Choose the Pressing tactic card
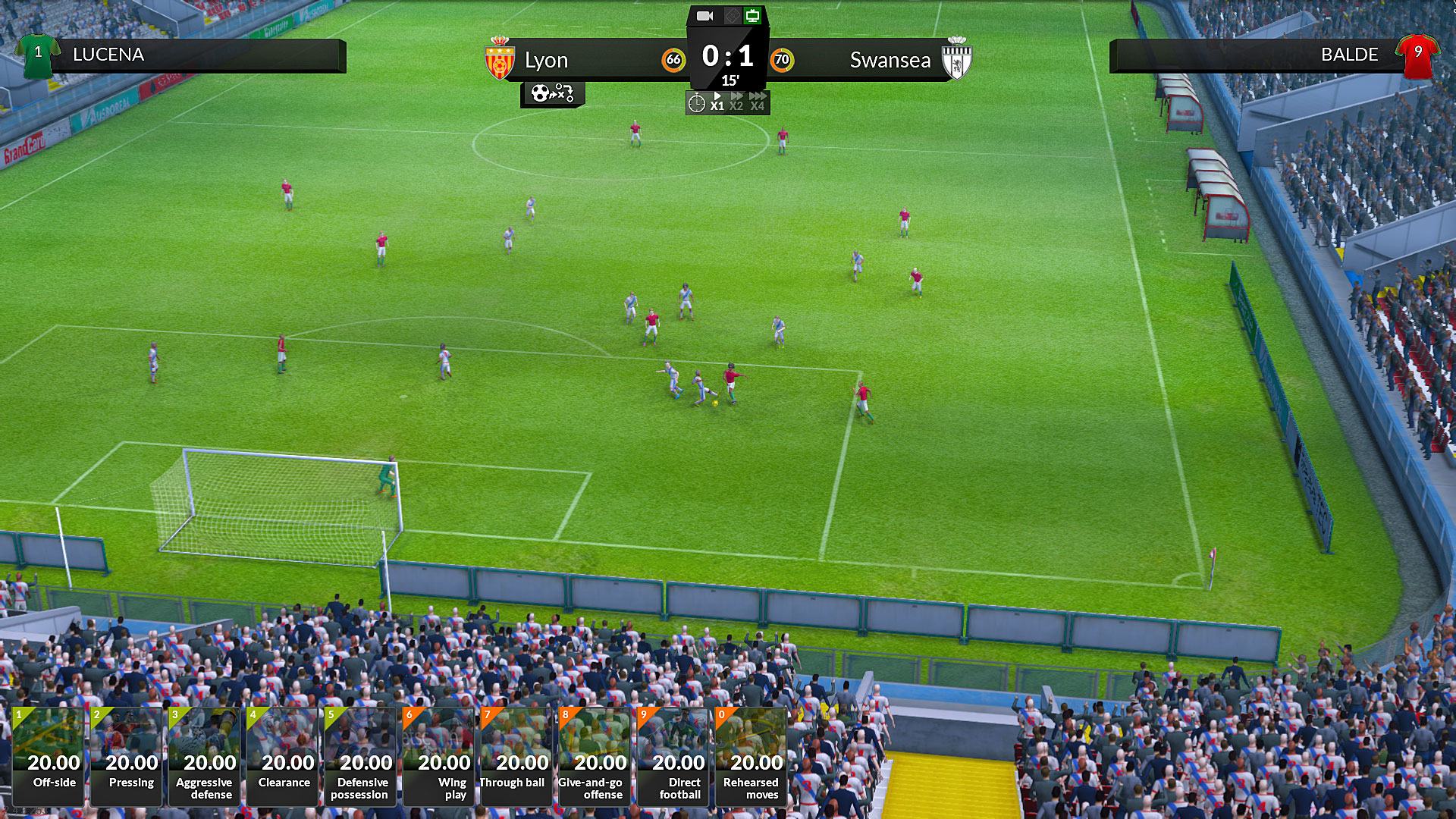 click(x=126, y=756)
